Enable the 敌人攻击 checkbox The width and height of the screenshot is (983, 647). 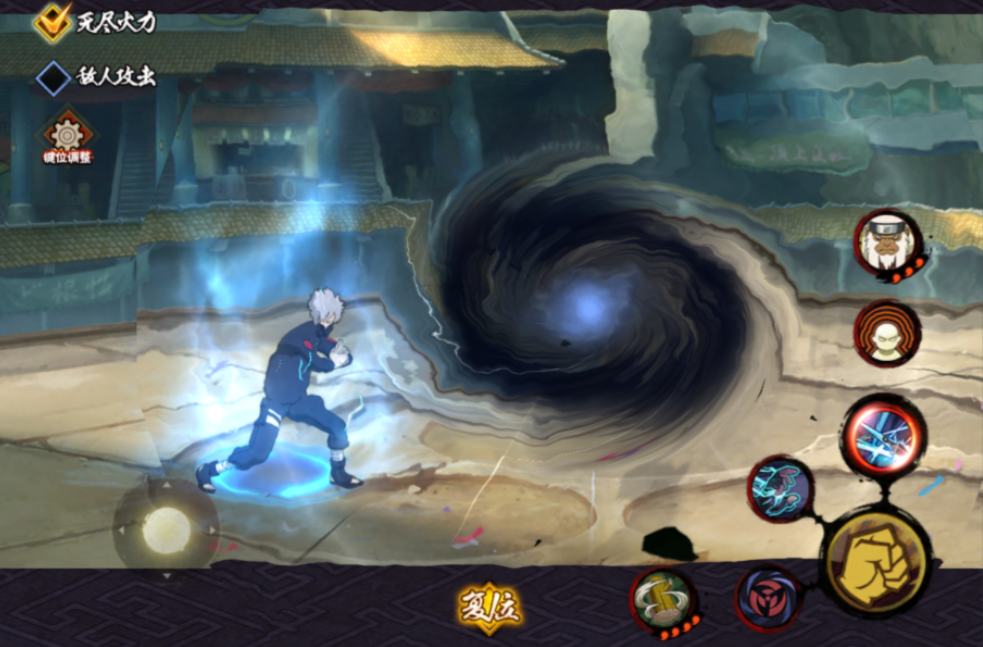53,77
